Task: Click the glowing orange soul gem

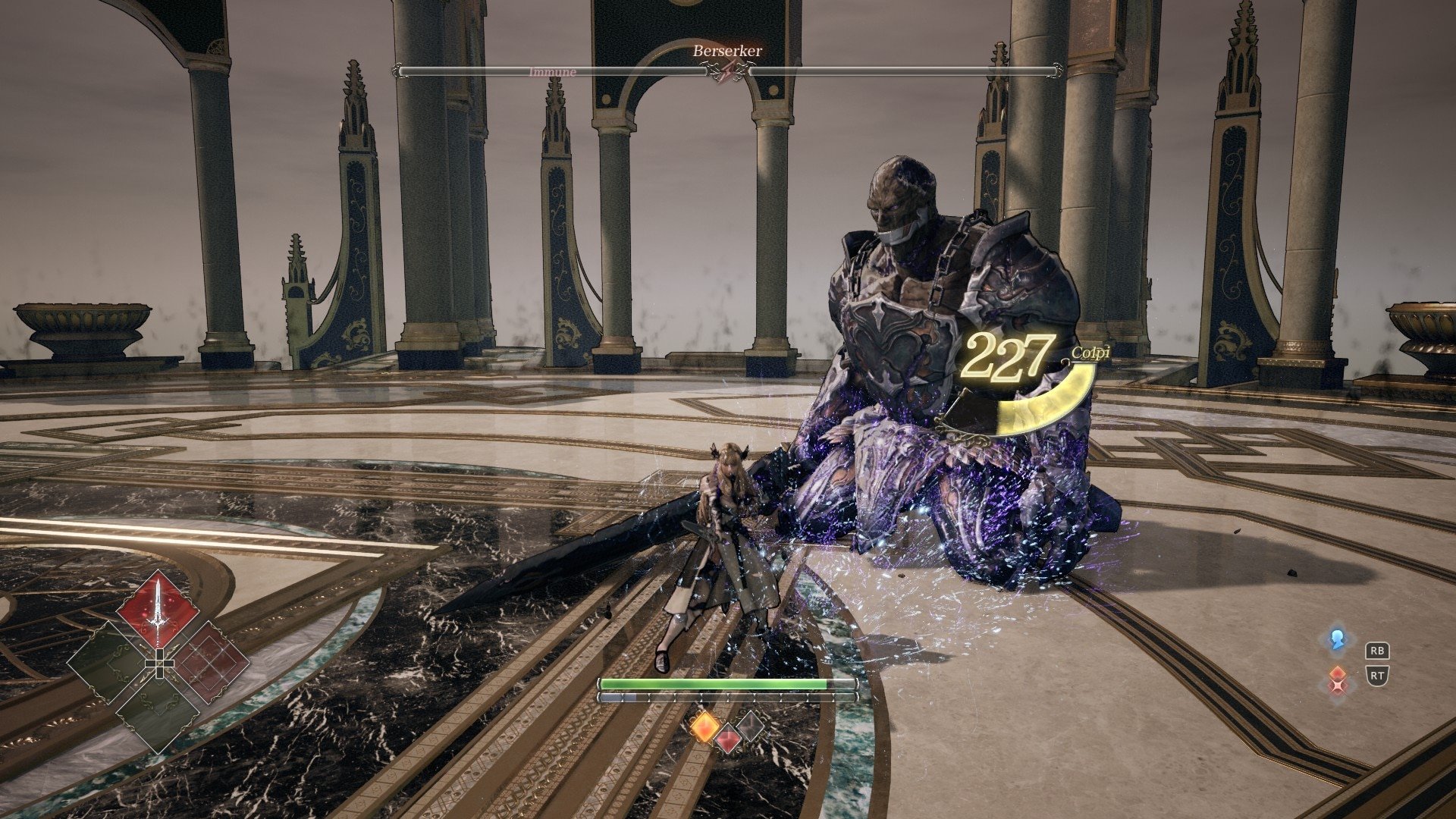Action: (x=704, y=726)
